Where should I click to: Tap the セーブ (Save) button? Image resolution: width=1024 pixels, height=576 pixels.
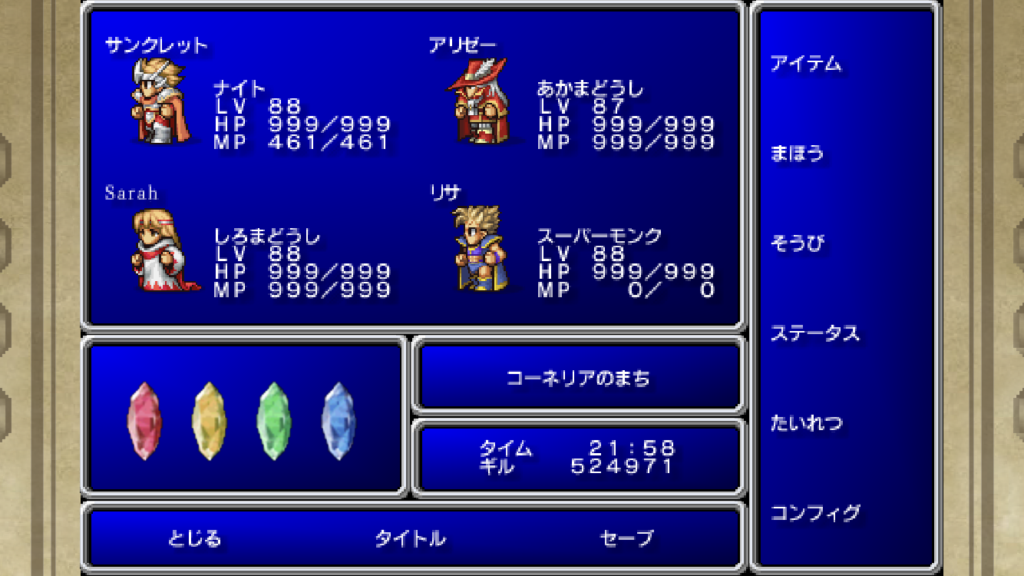(627, 538)
